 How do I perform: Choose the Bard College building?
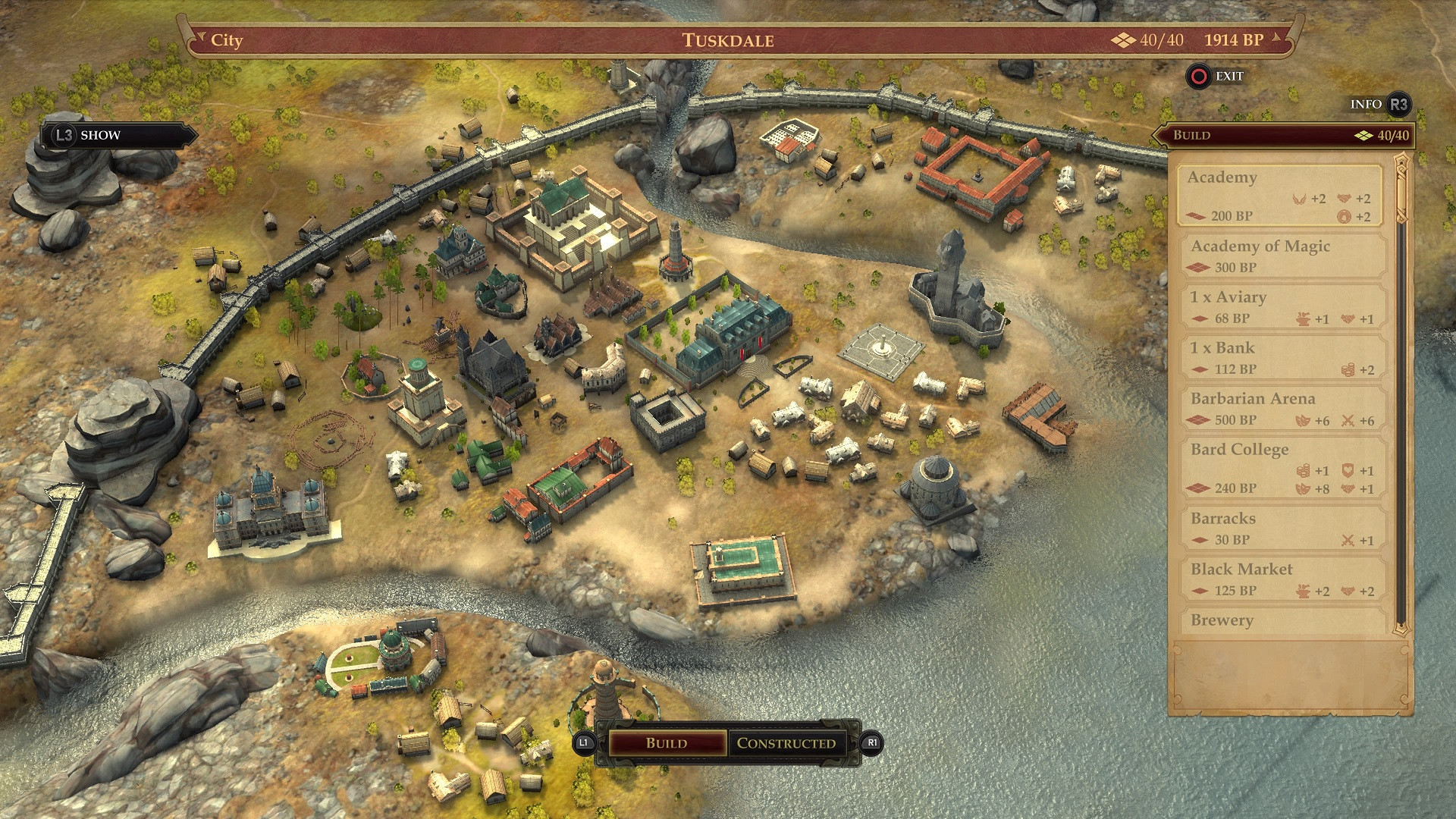(x=1283, y=468)
